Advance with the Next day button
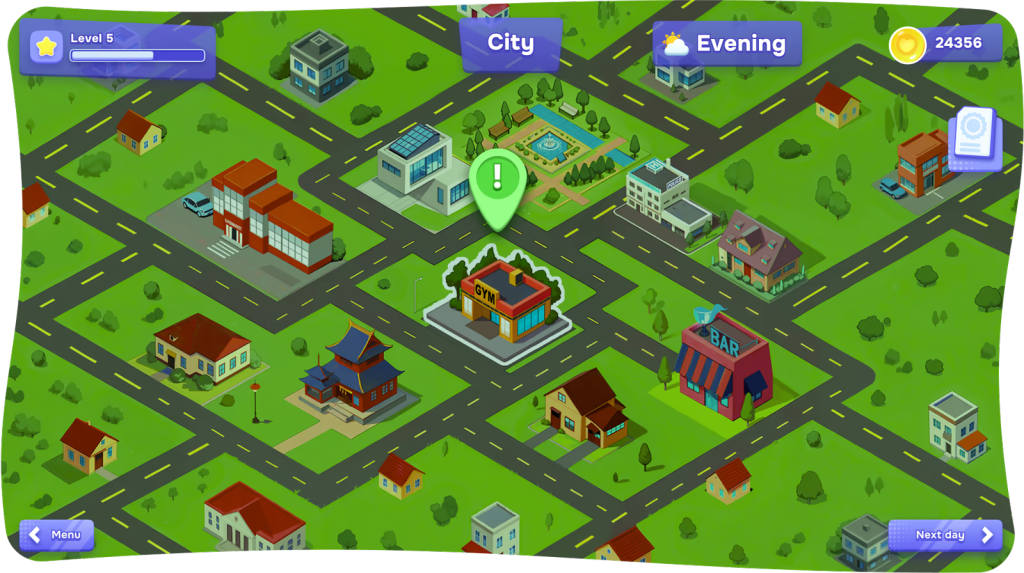Image resolution: width=1024 pixels, height=573 pixels. pyautogui.click(x=944, y=535)
